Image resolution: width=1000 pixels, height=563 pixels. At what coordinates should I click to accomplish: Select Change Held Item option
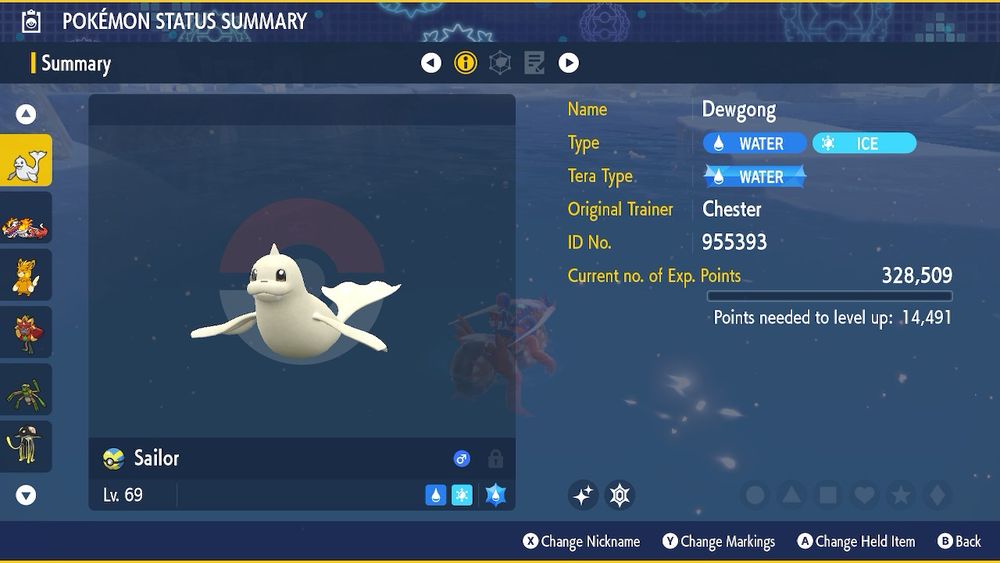pos(856,541)
